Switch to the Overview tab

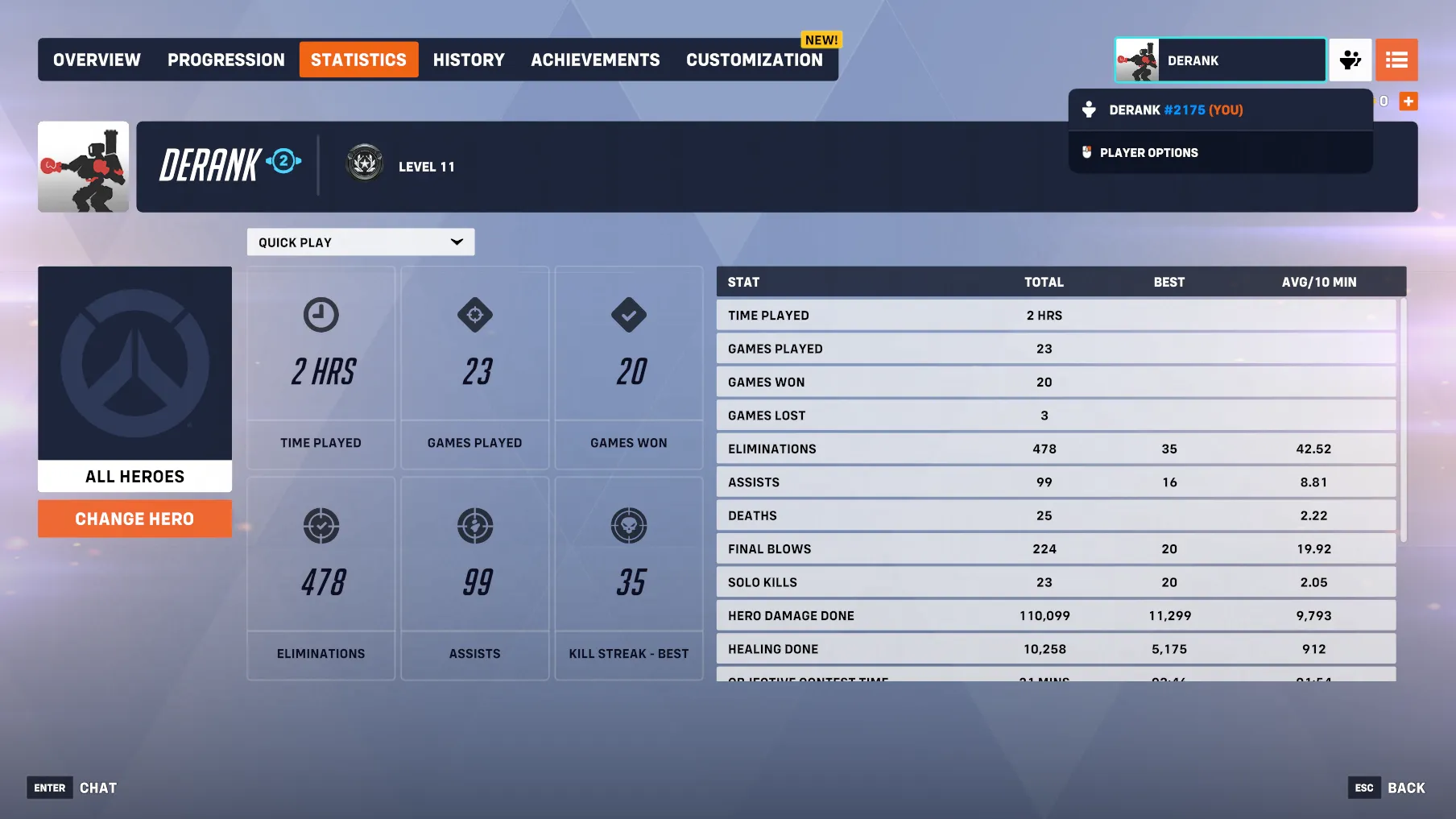coord(97,60)
